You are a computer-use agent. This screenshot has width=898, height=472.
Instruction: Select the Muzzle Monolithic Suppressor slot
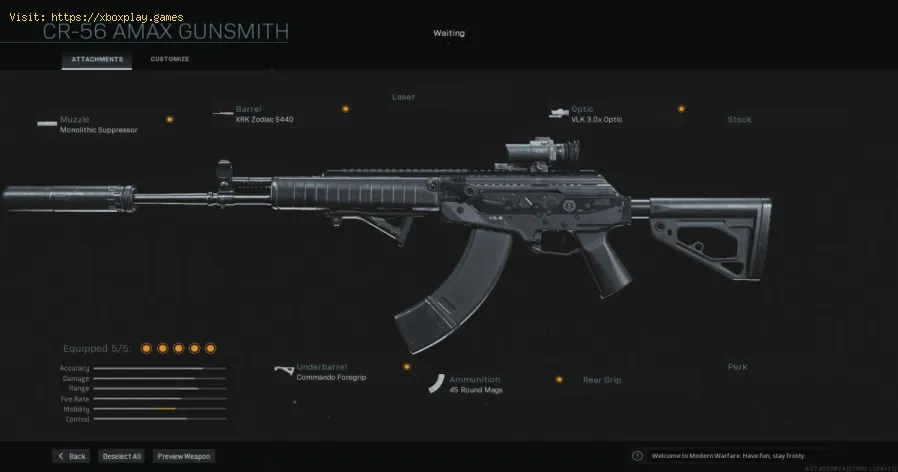pyautogui.click(x=98, y=124)
